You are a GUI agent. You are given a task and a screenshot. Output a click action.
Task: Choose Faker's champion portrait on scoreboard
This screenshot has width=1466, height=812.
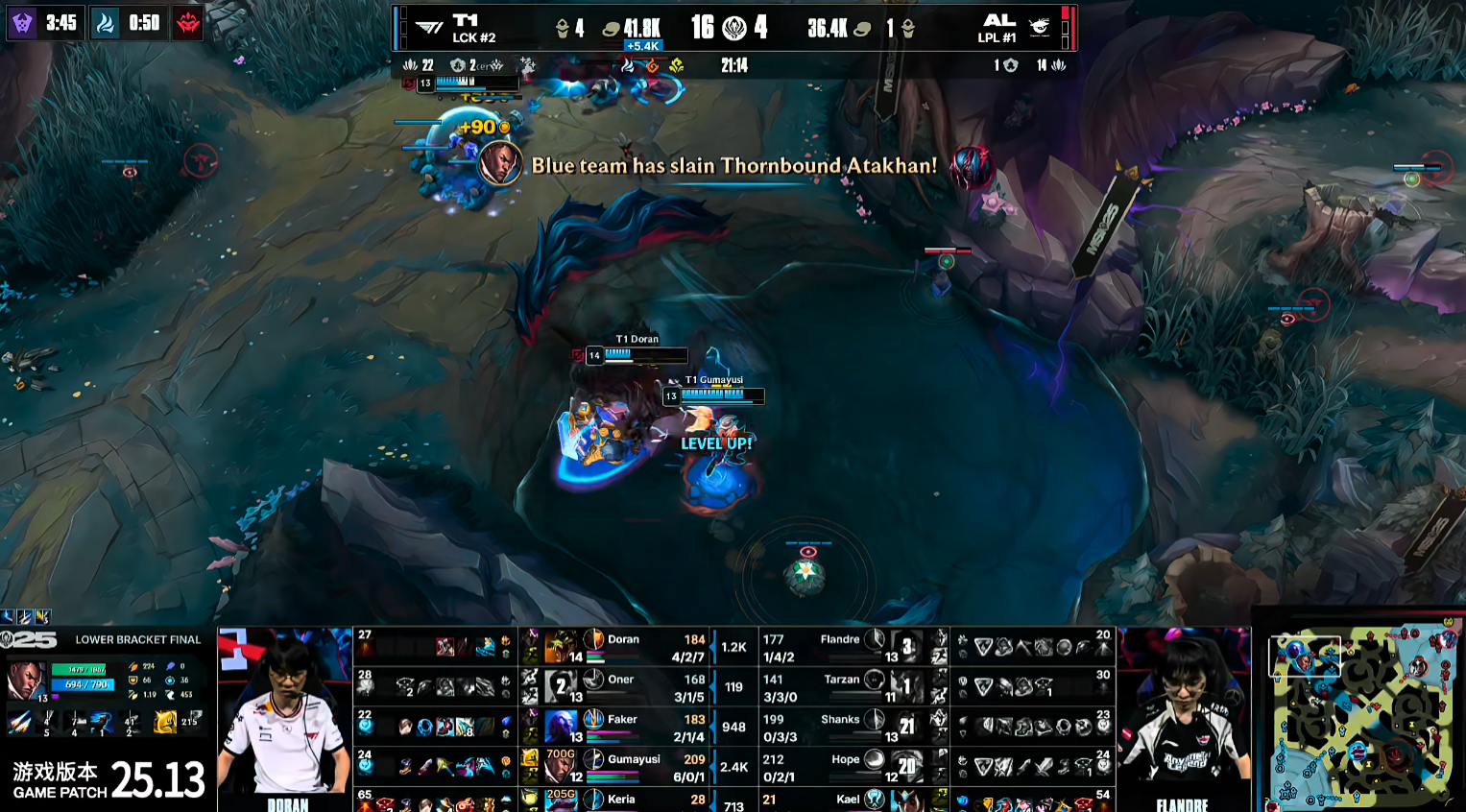click(x=561, y=727)
